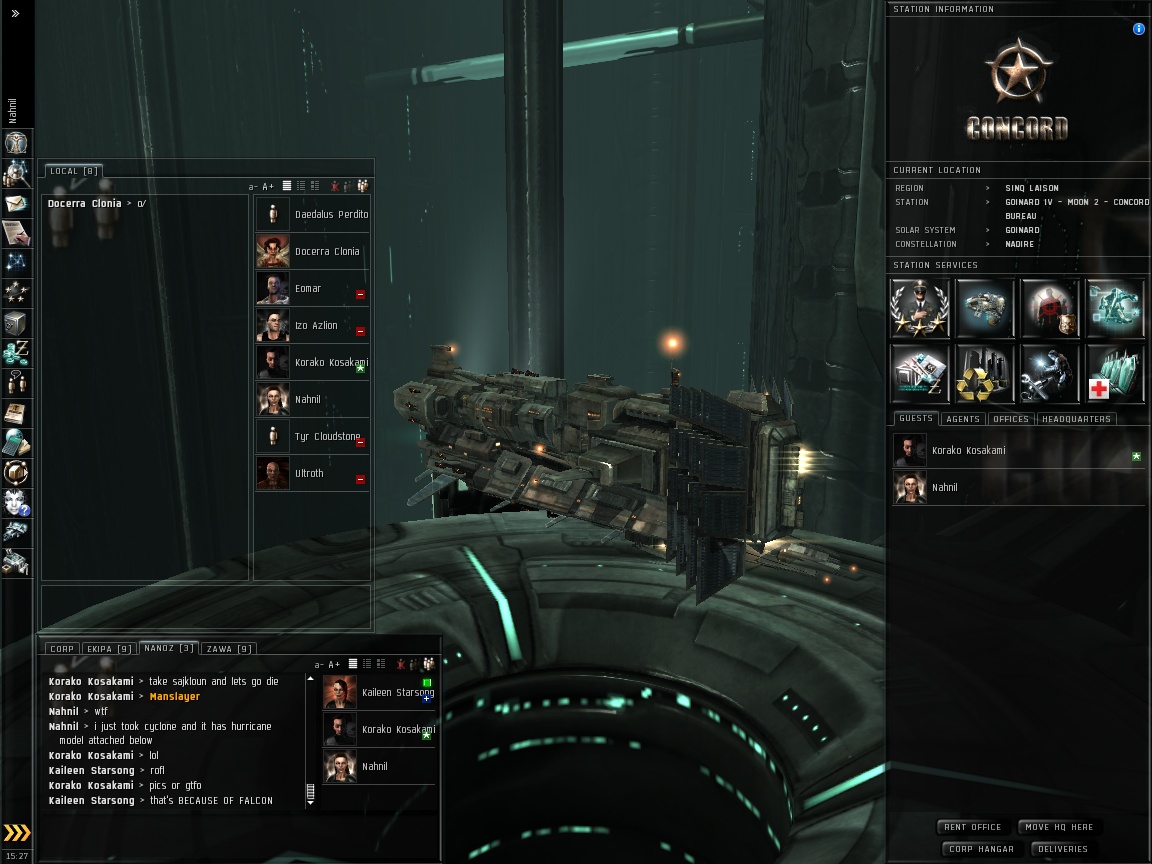Open the Corp Hangar

[980, 849]
